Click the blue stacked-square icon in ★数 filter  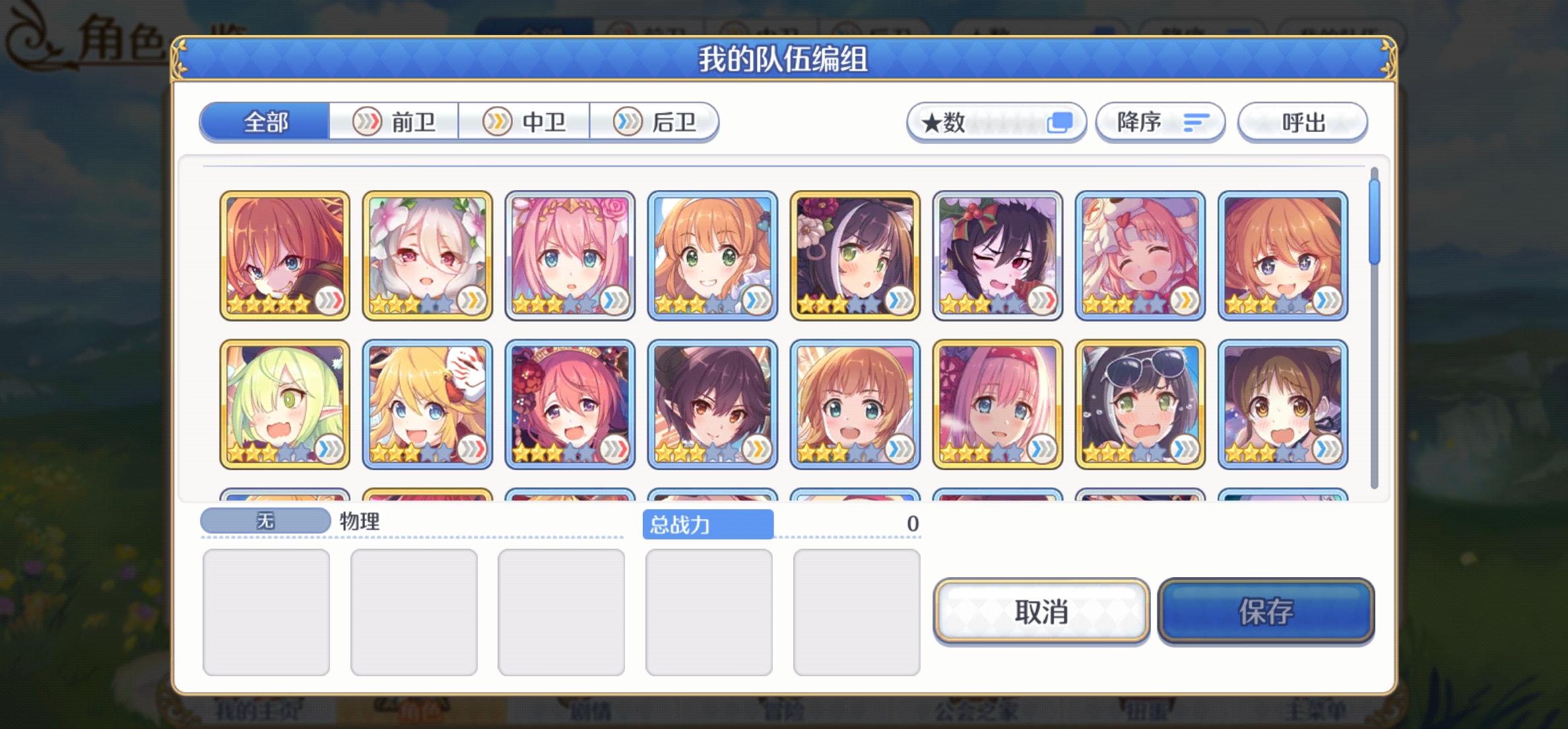pyautogui.click(x=1059, y=121)
